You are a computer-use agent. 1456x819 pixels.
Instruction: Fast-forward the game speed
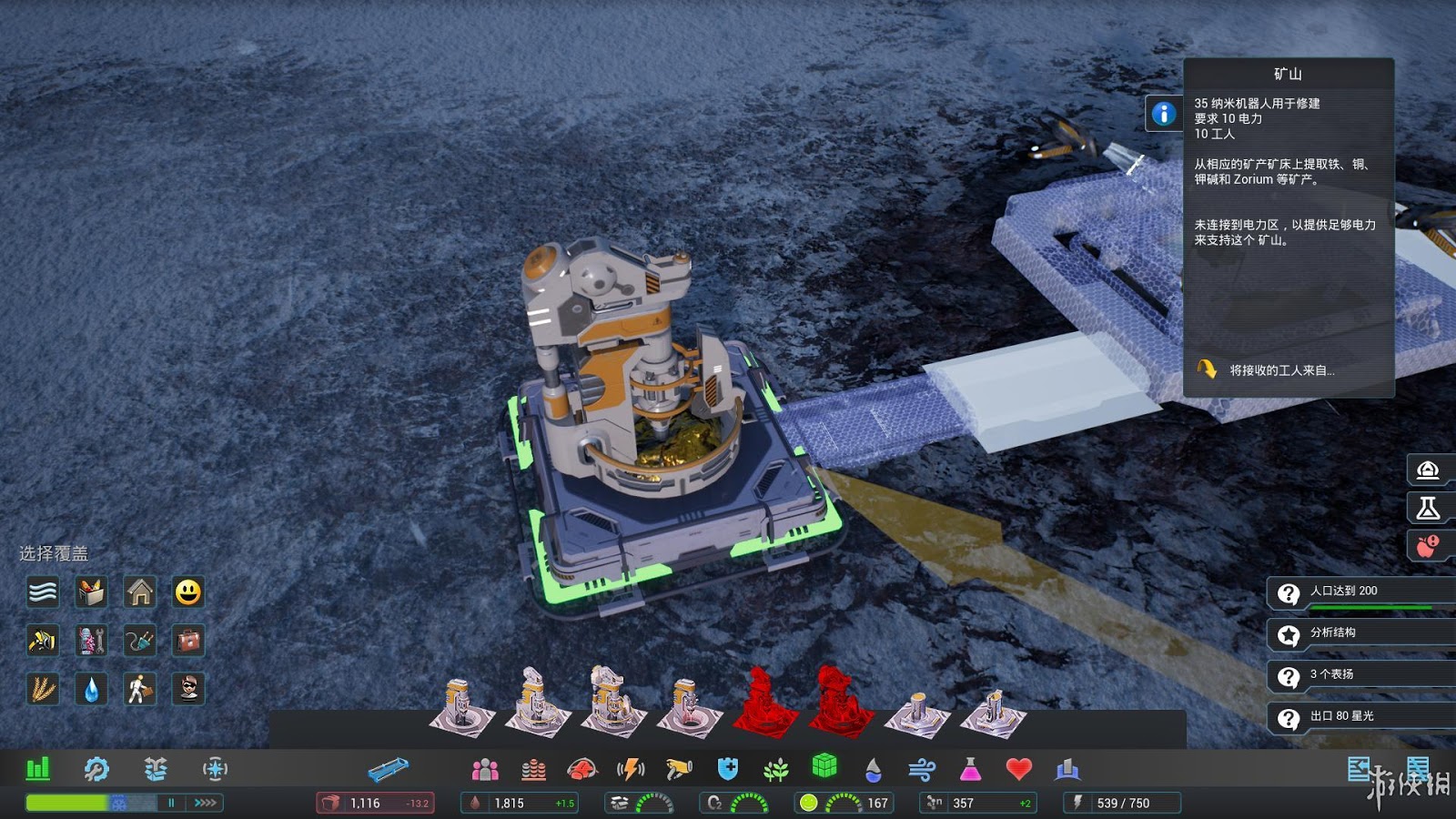tap(206, 803)
